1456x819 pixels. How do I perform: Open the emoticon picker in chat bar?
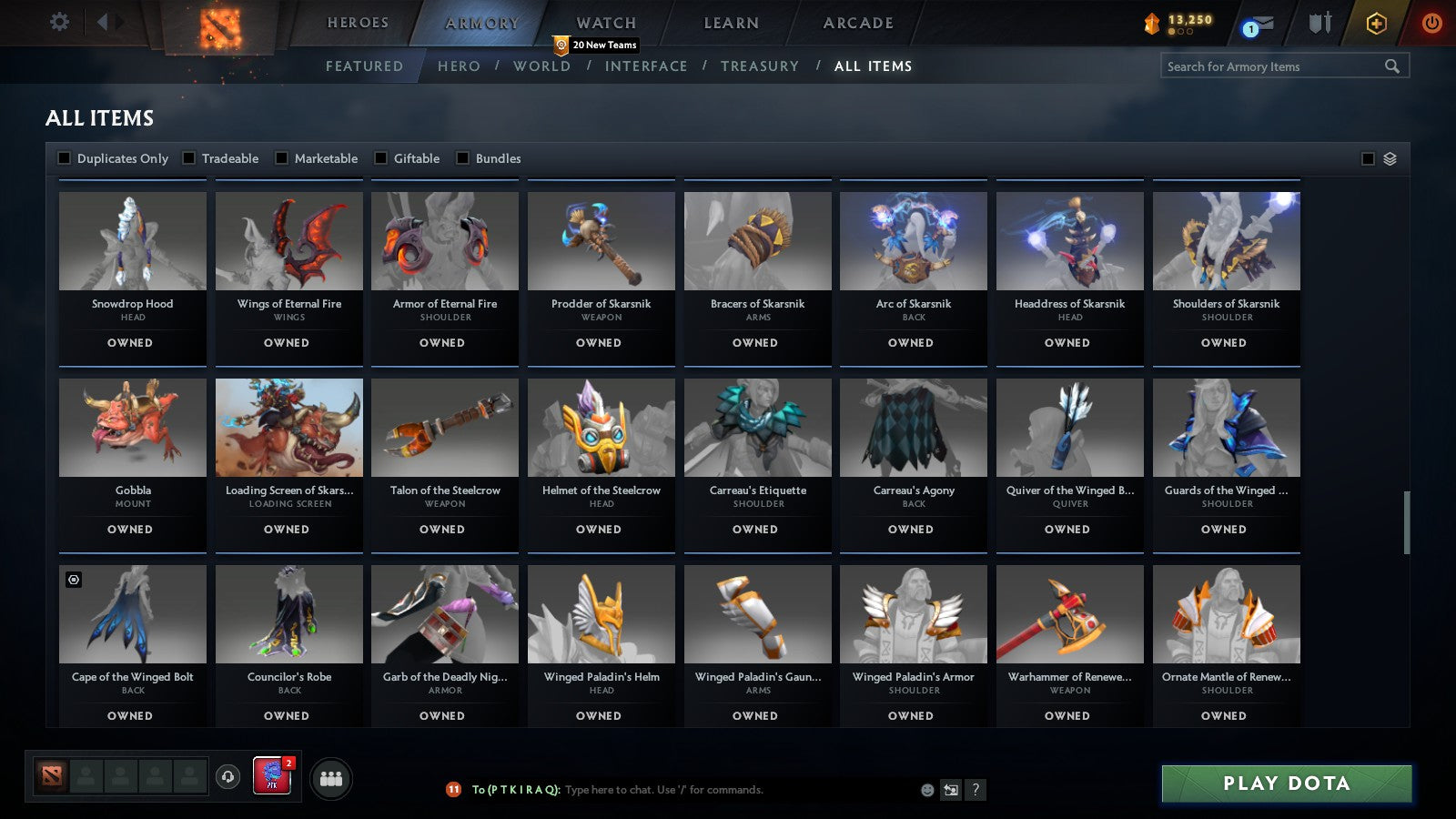click(x=925, y=790)
